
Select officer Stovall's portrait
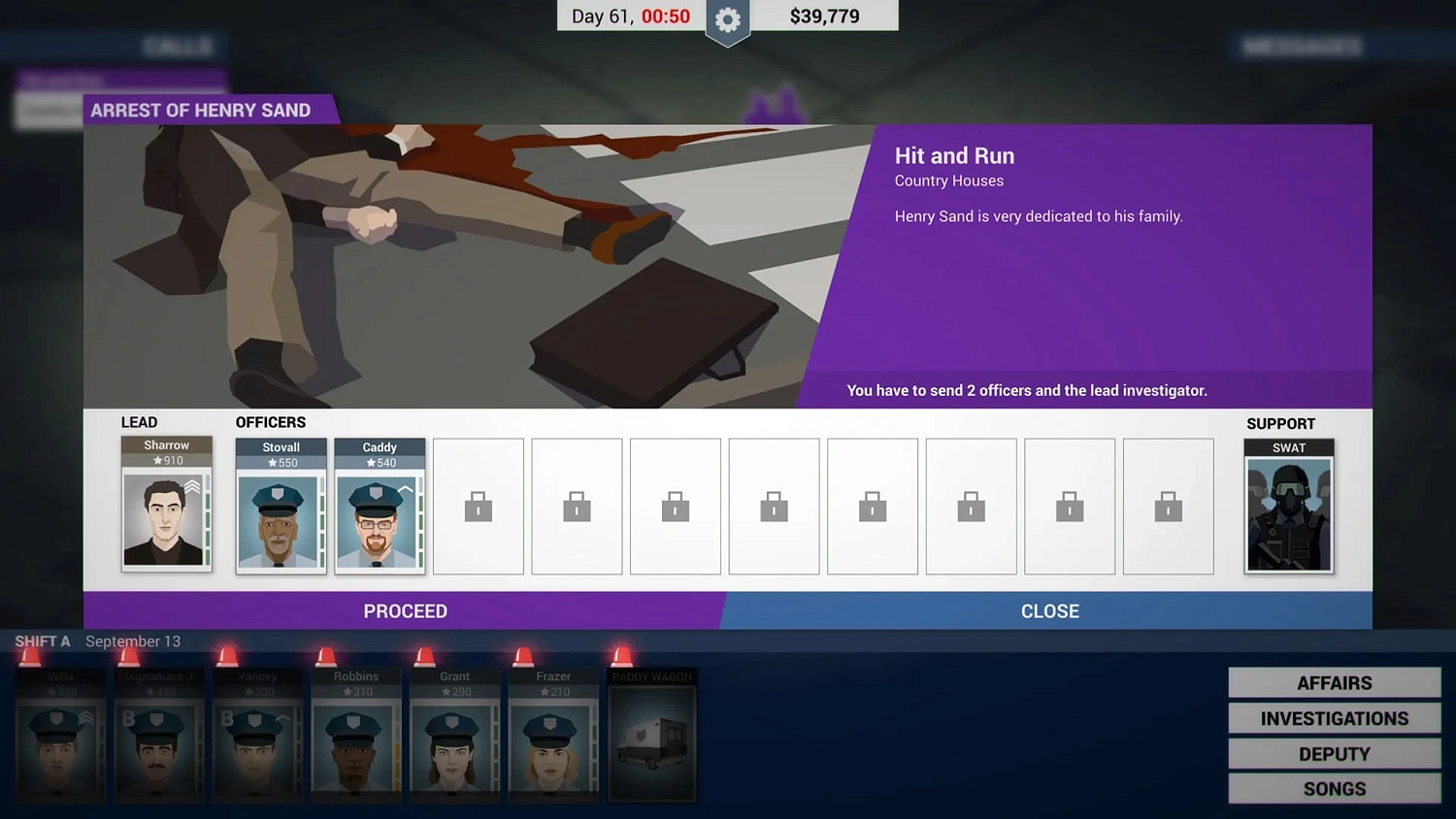click(x=281, y=519)
